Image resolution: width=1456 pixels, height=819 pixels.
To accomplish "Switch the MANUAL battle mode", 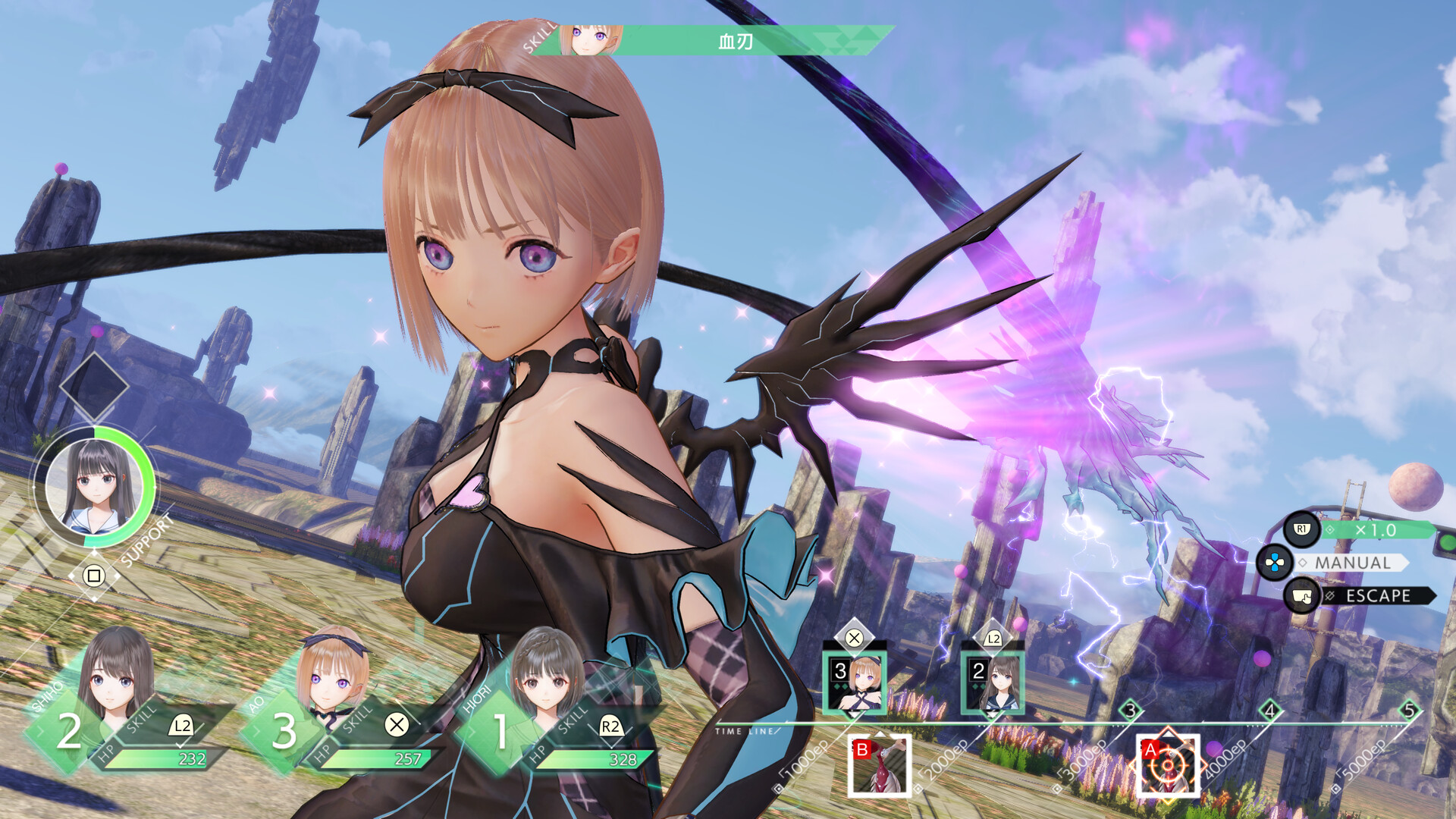I will click(x=1353, y=563).
